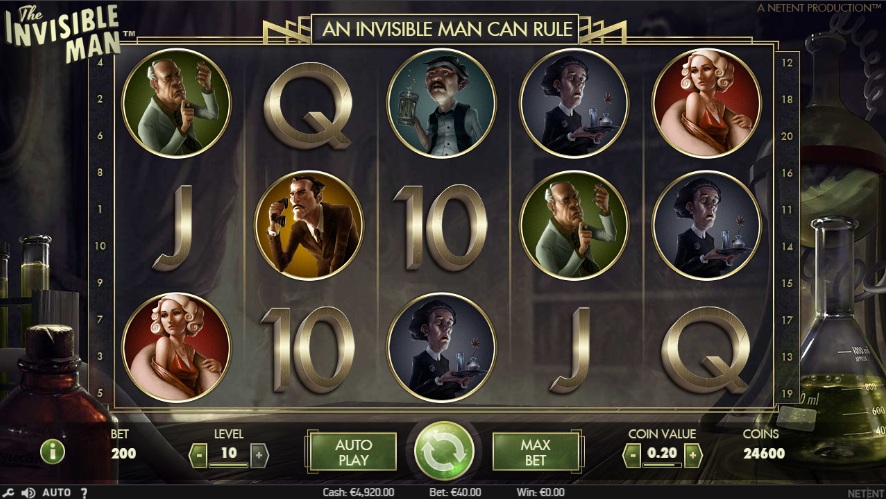Toggle sound with the speaker icon

[x=28, y=492]
